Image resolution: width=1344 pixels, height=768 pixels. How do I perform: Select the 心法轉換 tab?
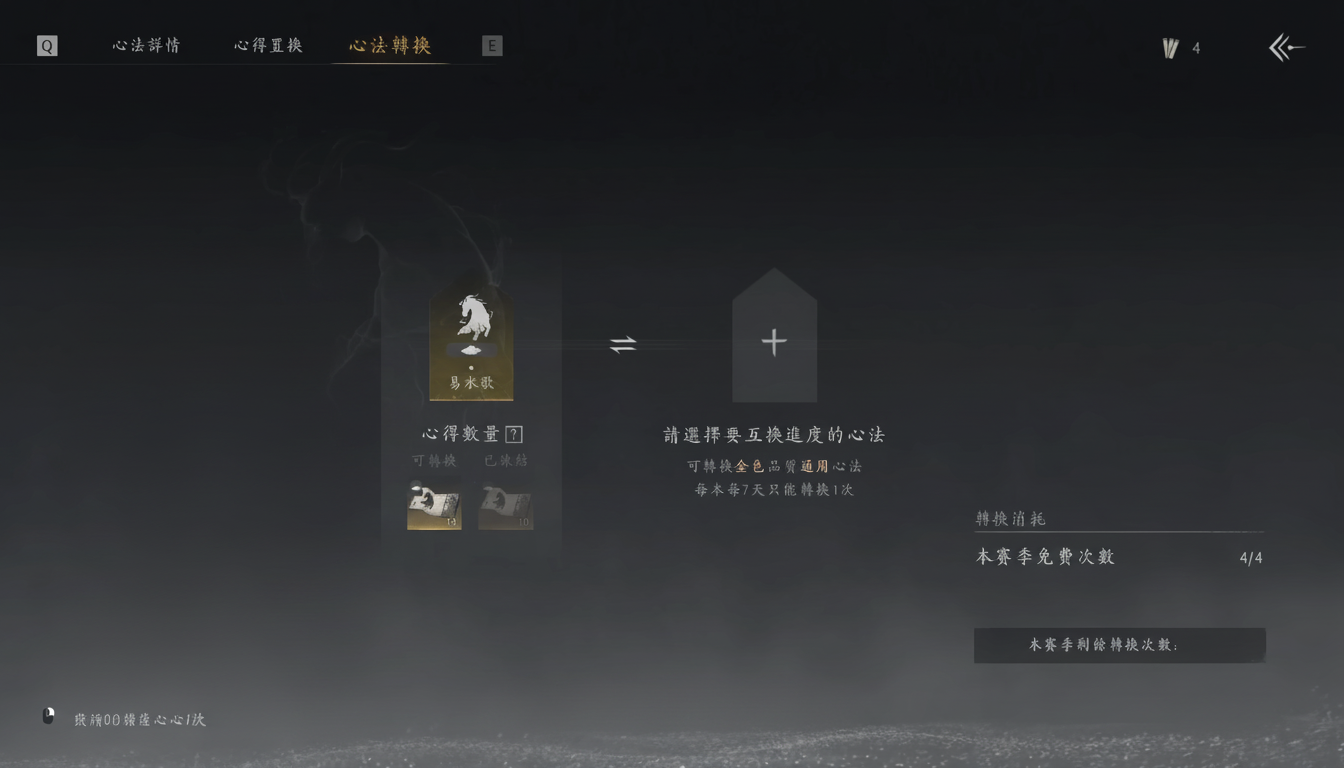click(389, 45)
